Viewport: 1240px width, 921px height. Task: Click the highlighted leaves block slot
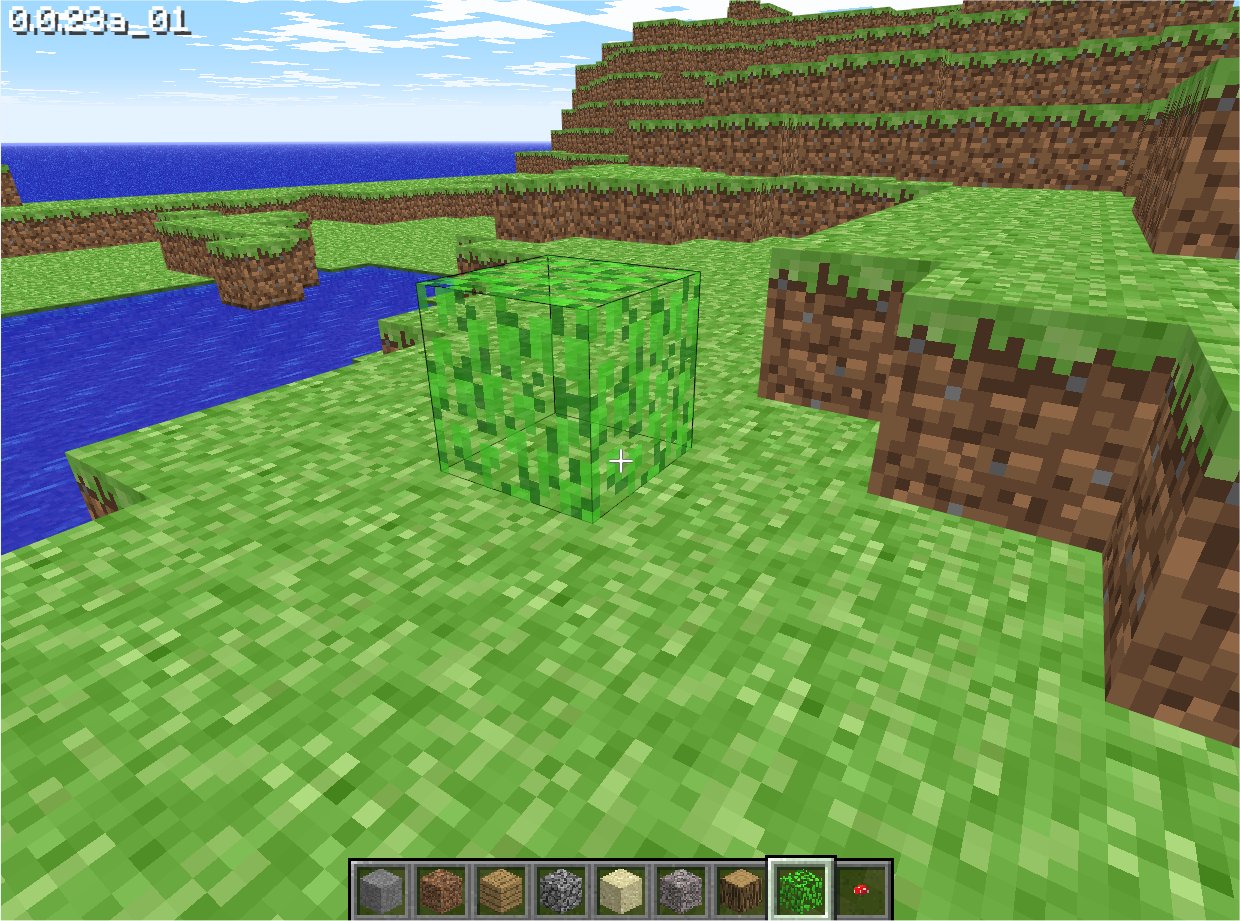click(x=800, y=888)
